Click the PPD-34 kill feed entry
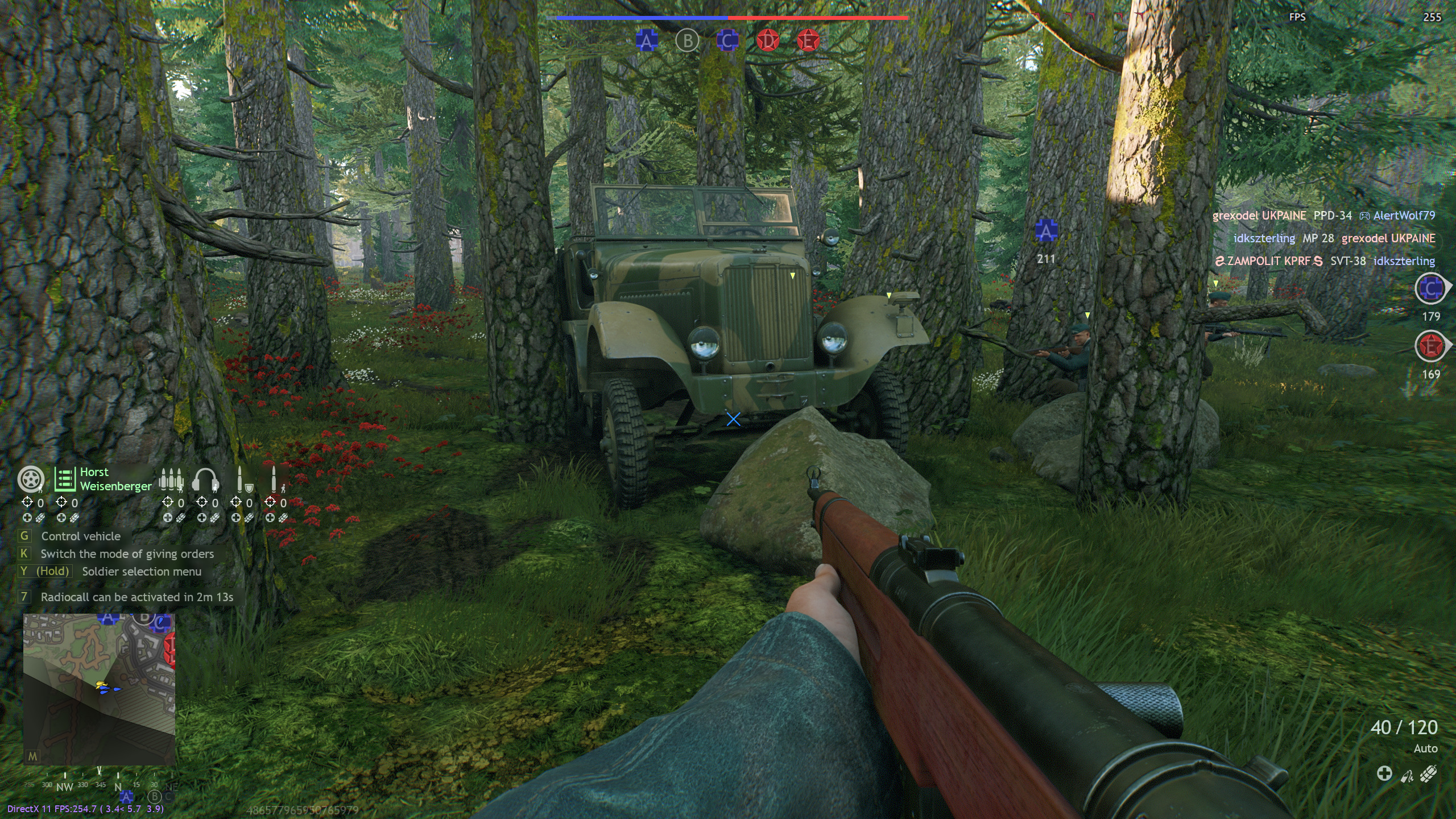The height and width of the screenshot is (819, 1456). [x=1332, y=216]
